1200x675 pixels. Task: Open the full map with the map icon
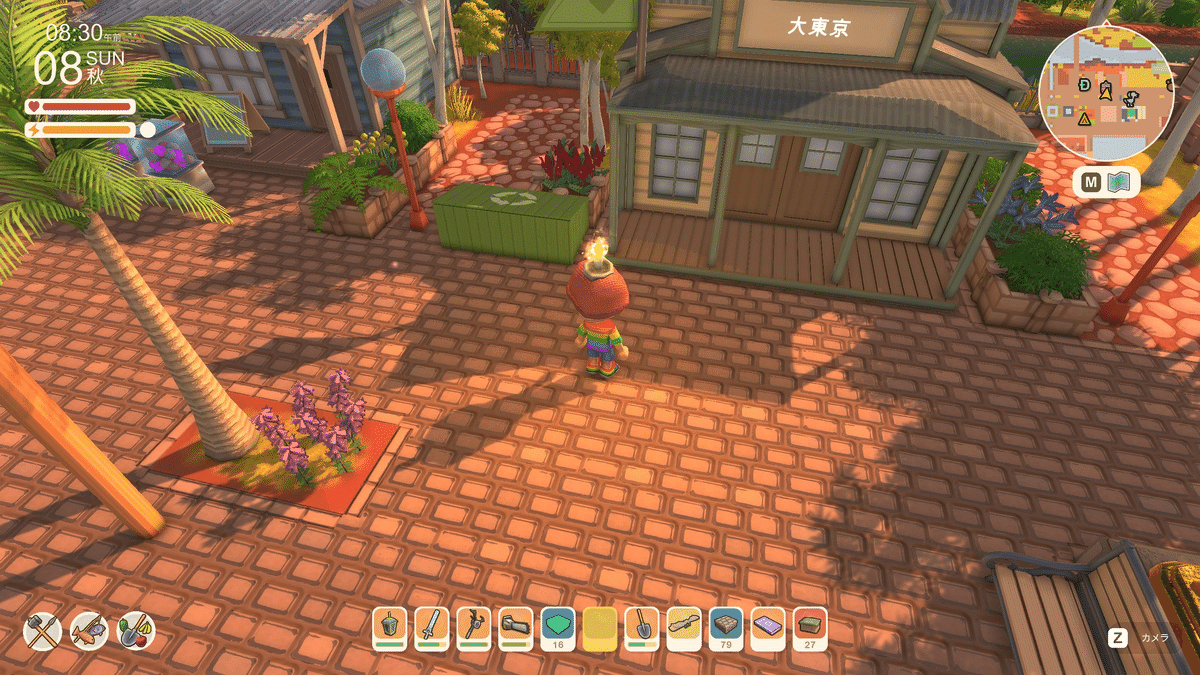pos(1119,183)
